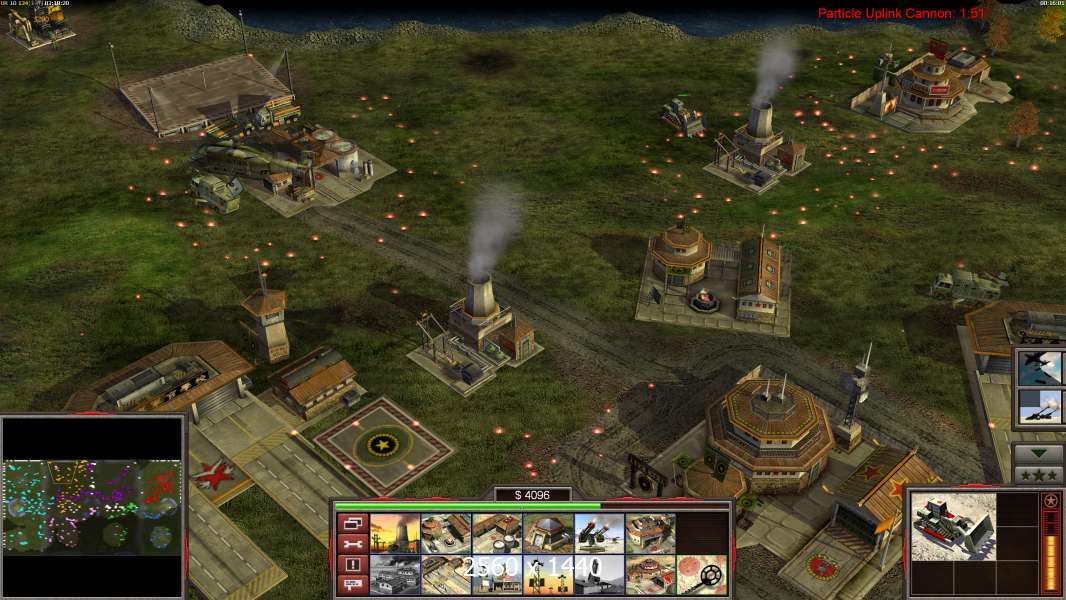Click the minimap radar display
This screenshot has height=600, width=1066.
pyautogui.click(x=93, y=507)
